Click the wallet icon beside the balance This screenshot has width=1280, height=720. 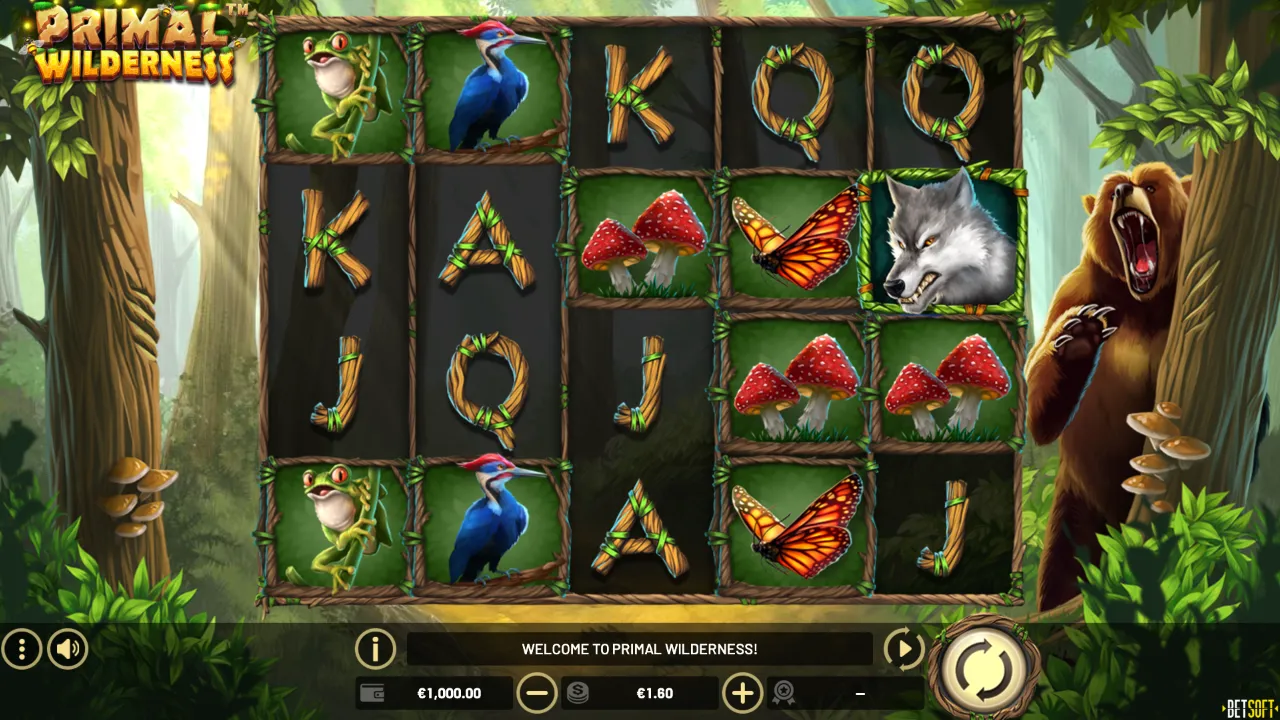[371, 692]
